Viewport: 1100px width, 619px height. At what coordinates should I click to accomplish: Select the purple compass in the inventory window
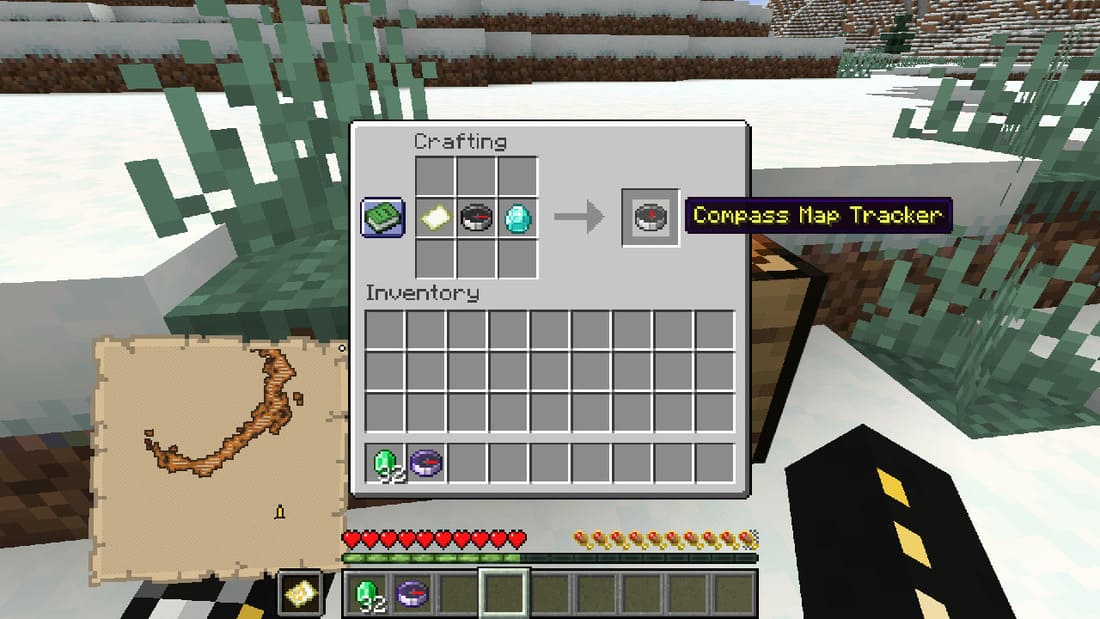(426, 462)
